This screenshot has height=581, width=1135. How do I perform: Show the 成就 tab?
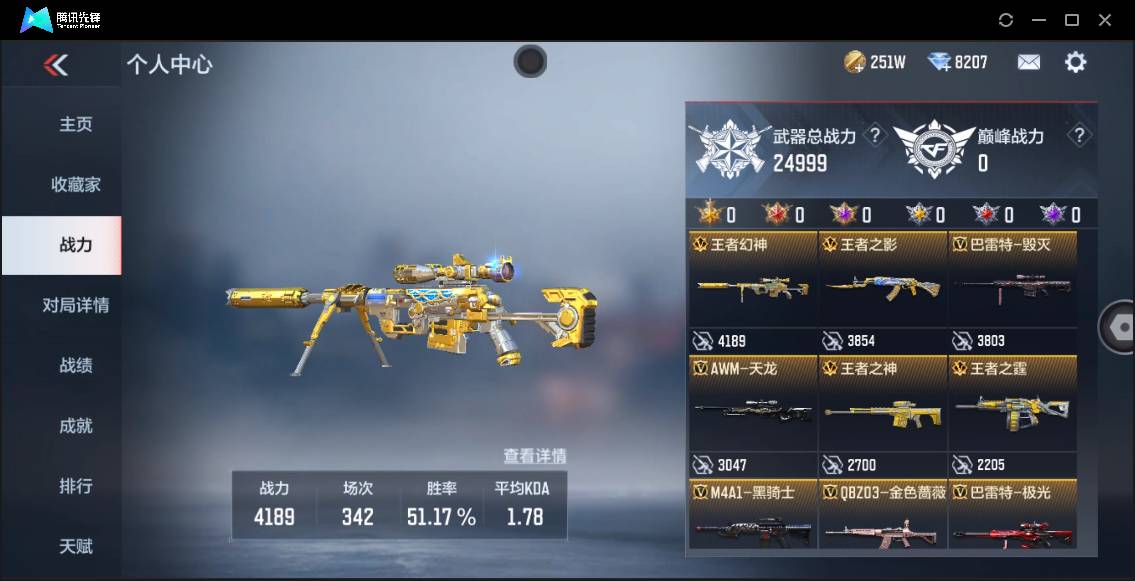pos(76,426)
